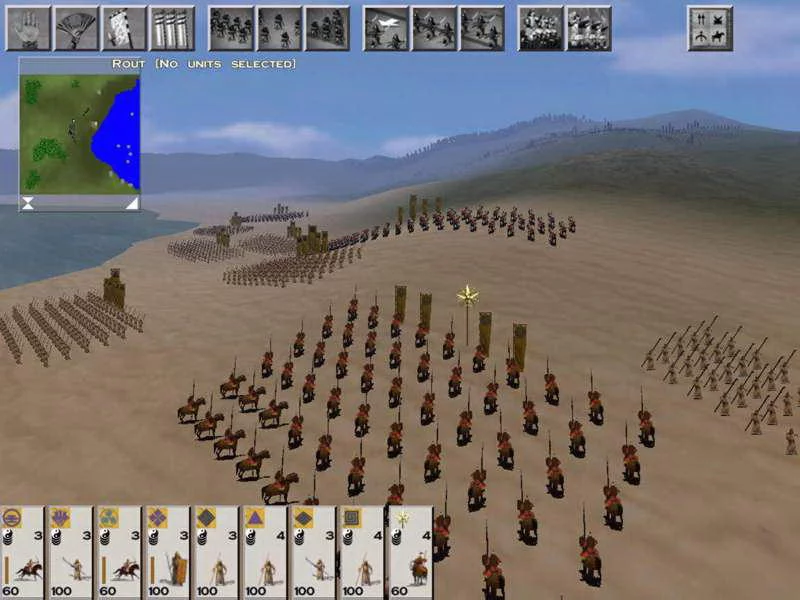
Task: Open the army formations grid button
Action: (x=710, y=28)
